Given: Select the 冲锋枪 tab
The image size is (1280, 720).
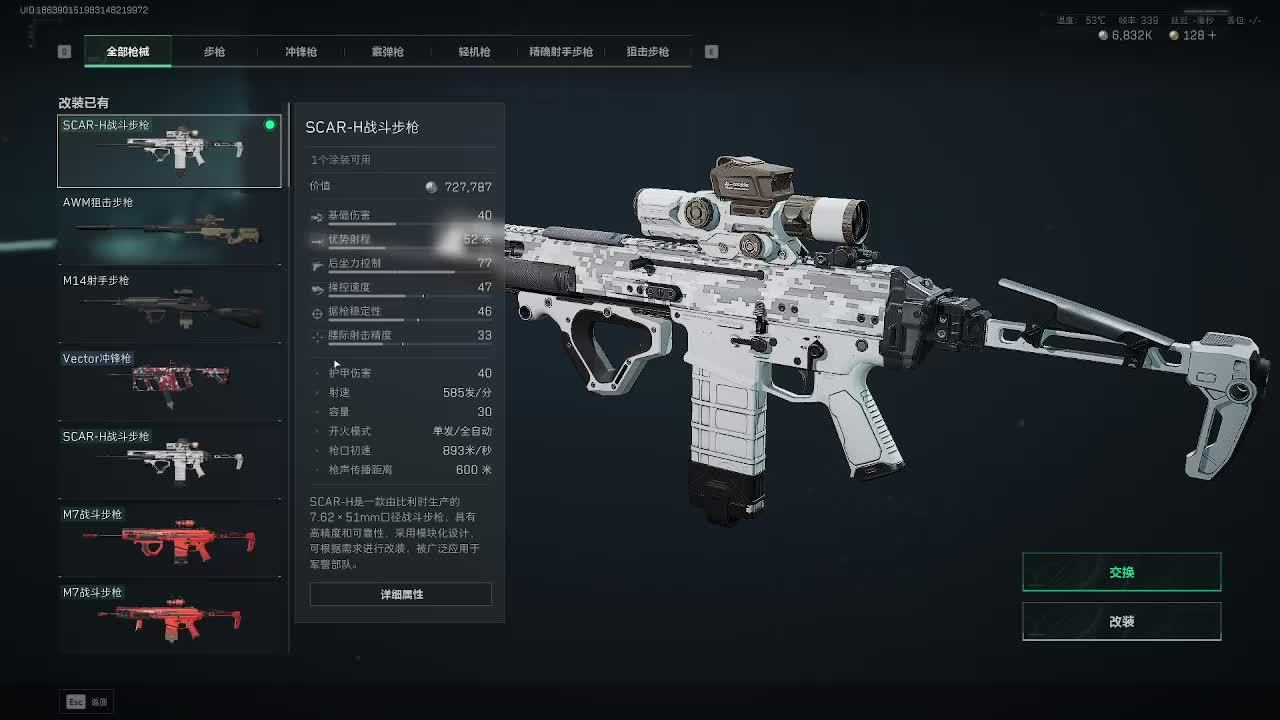Looking at the screenshot, I should point(300,52).
